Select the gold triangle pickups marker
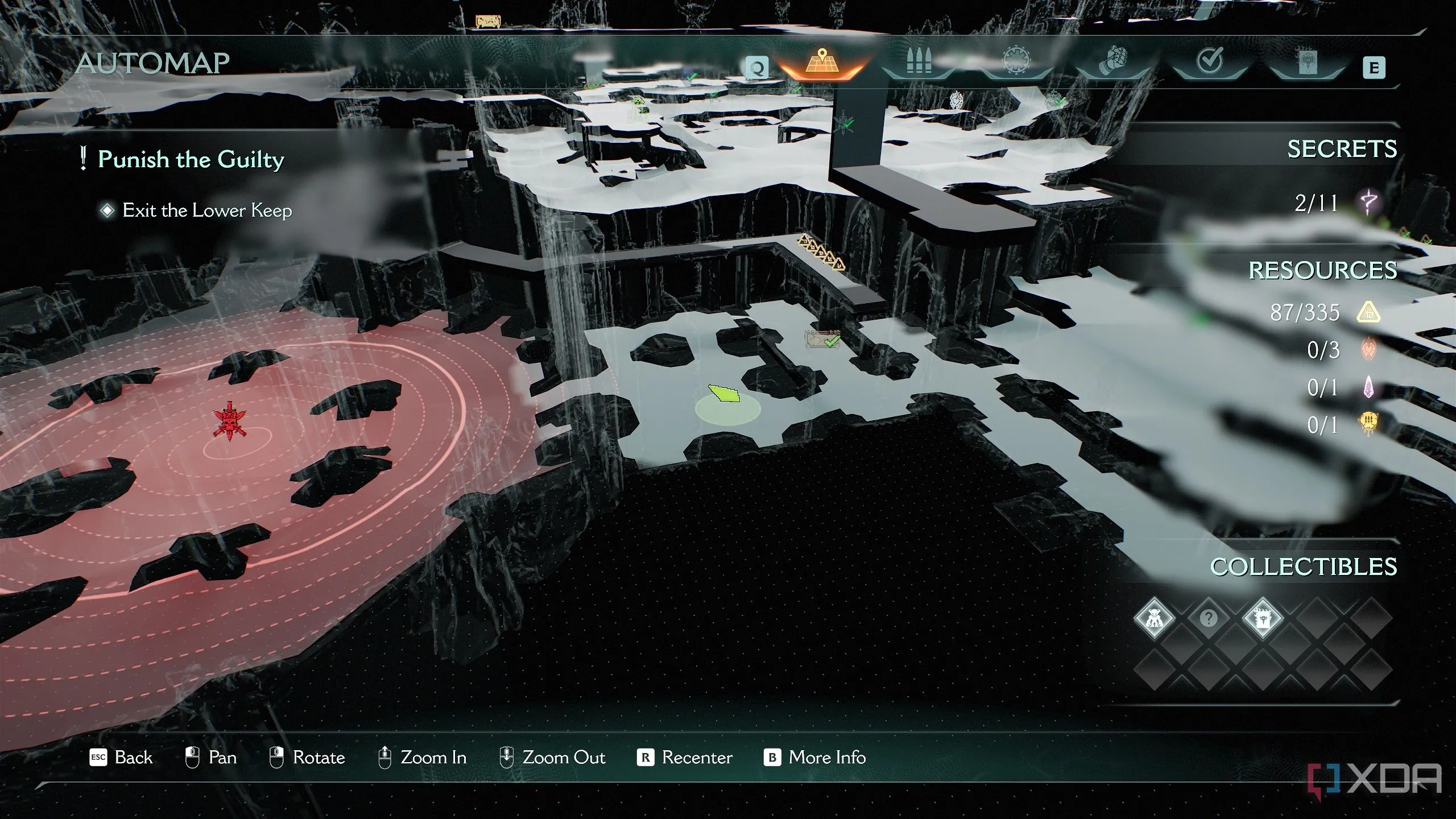 coord(821,252)
